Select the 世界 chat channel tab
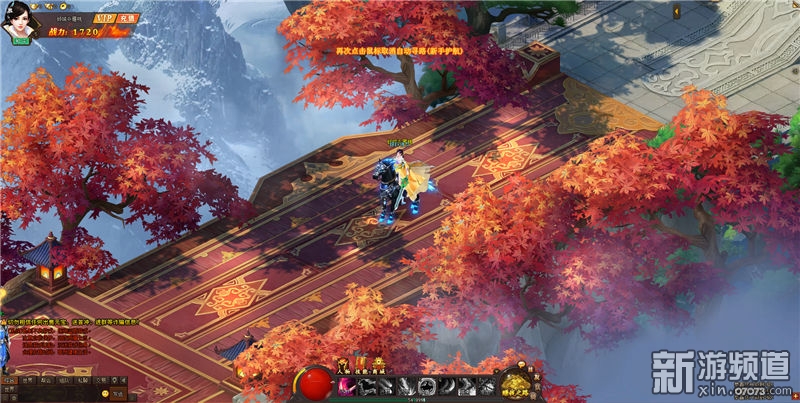 tap(29, 380)
